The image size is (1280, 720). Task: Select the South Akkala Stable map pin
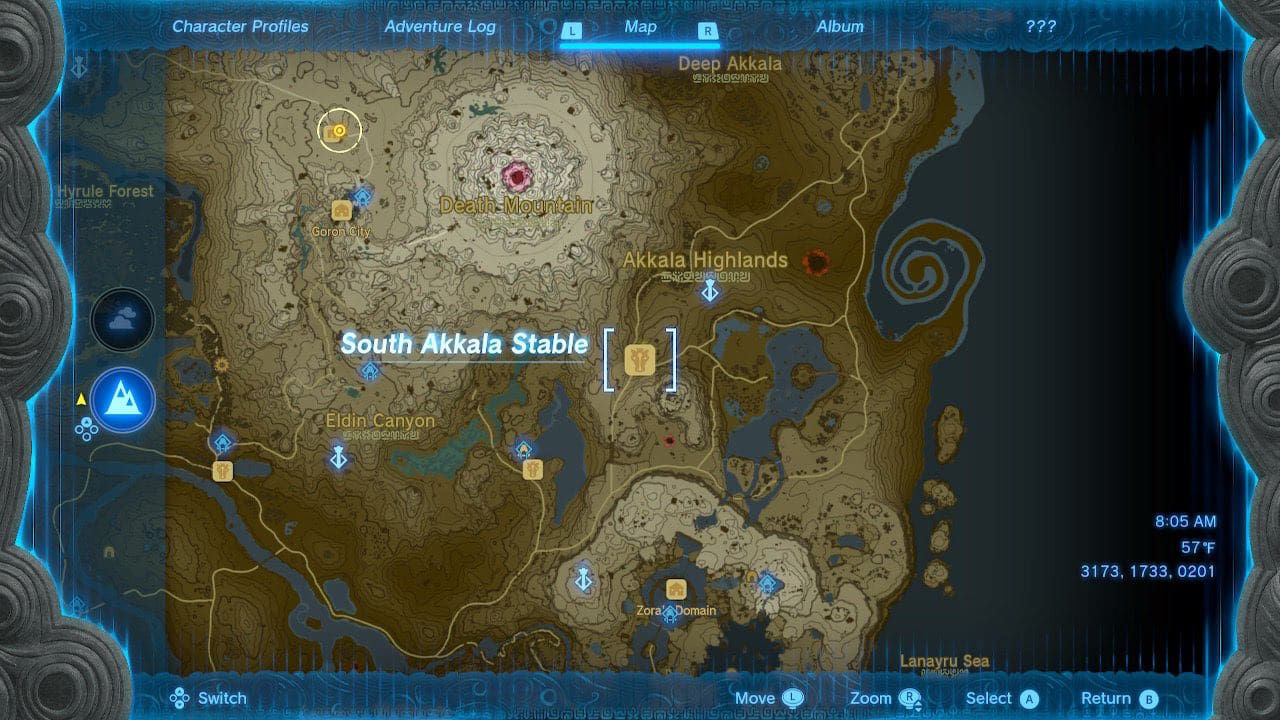point(641,357)
